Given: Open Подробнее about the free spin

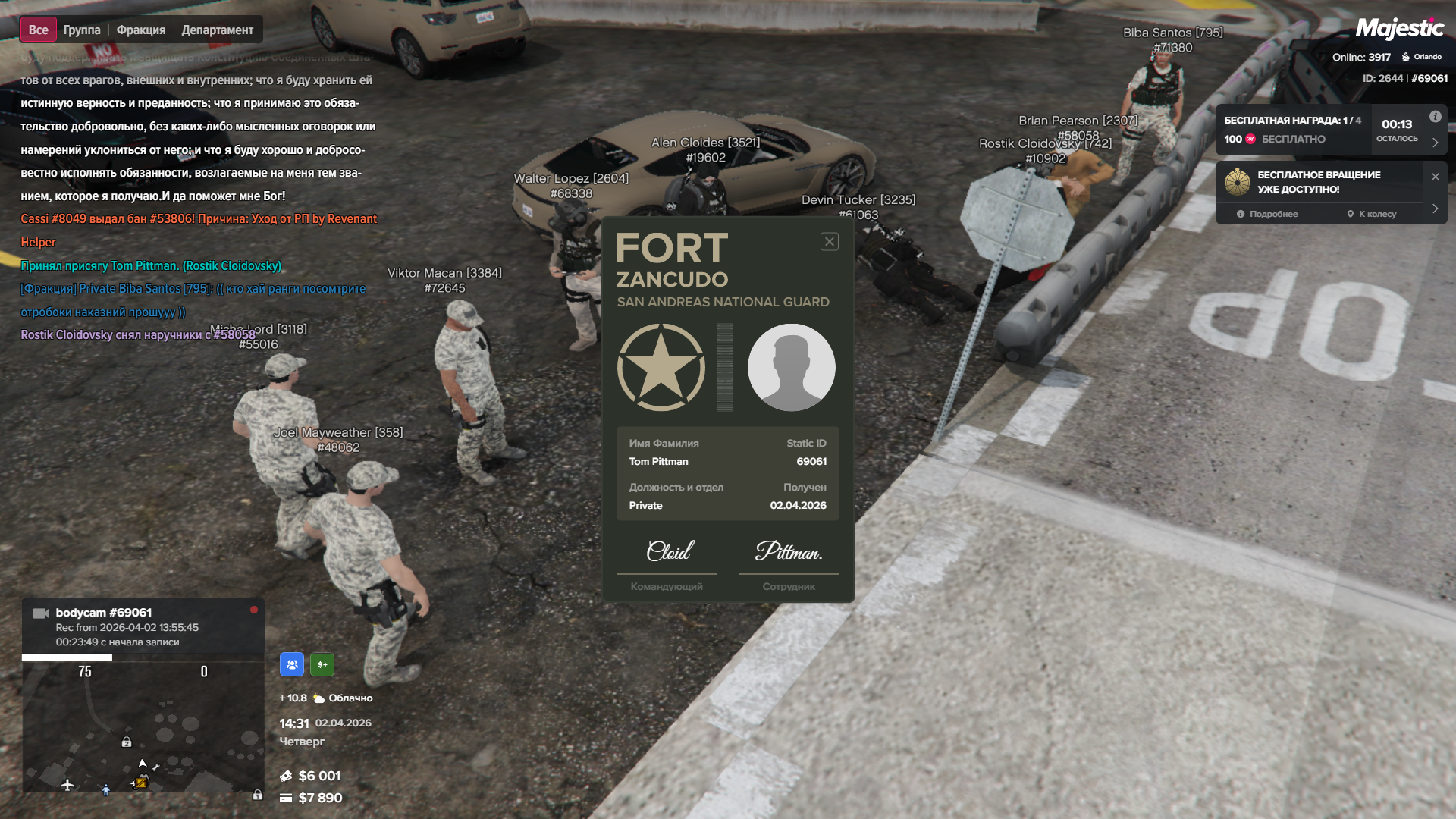Looking at the screenshot, I should [1267, 214].
